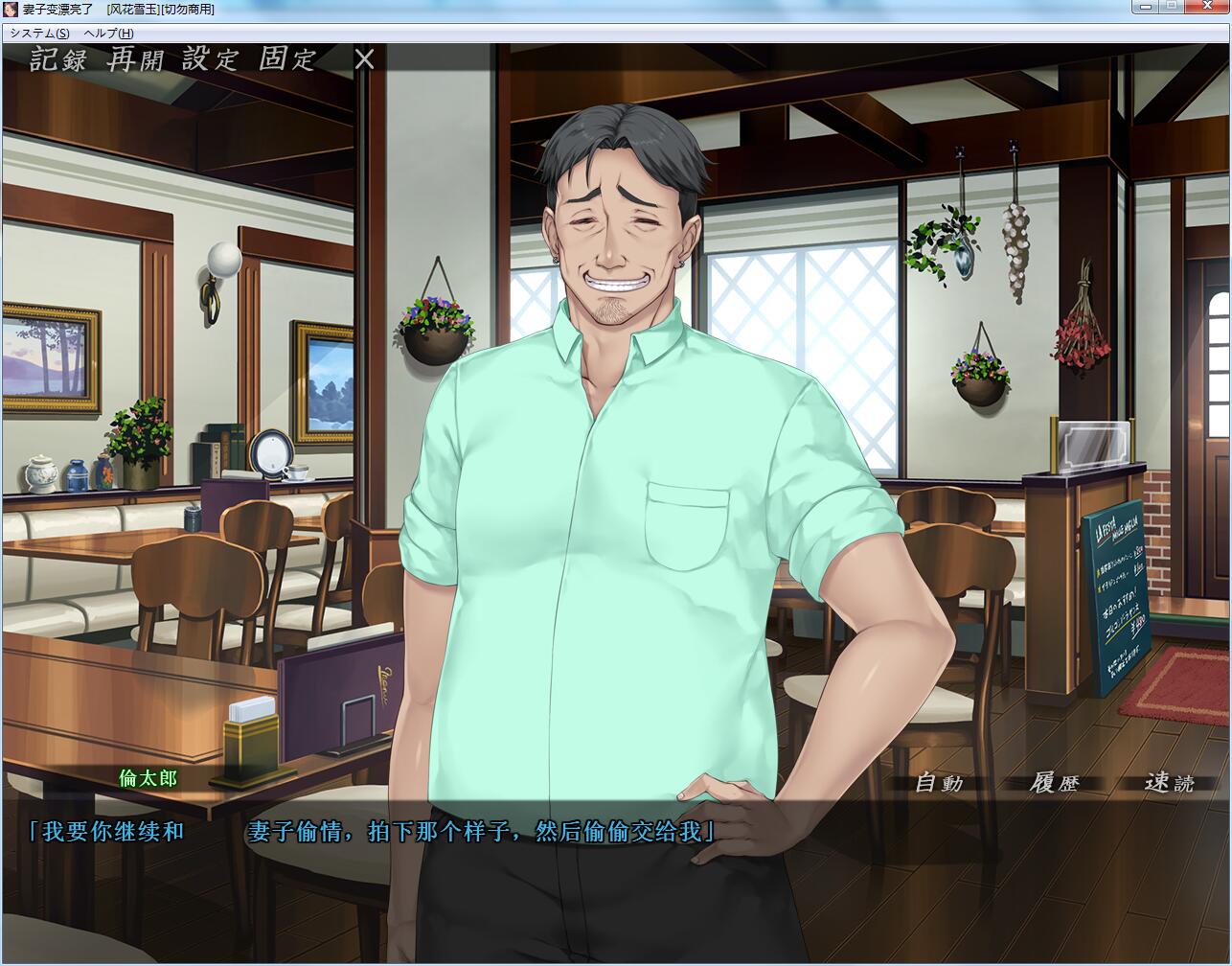Viewport: 1232px width, 966px height.
Task: Open the ヘルプ(H) window menu
Action: [108, 34]
